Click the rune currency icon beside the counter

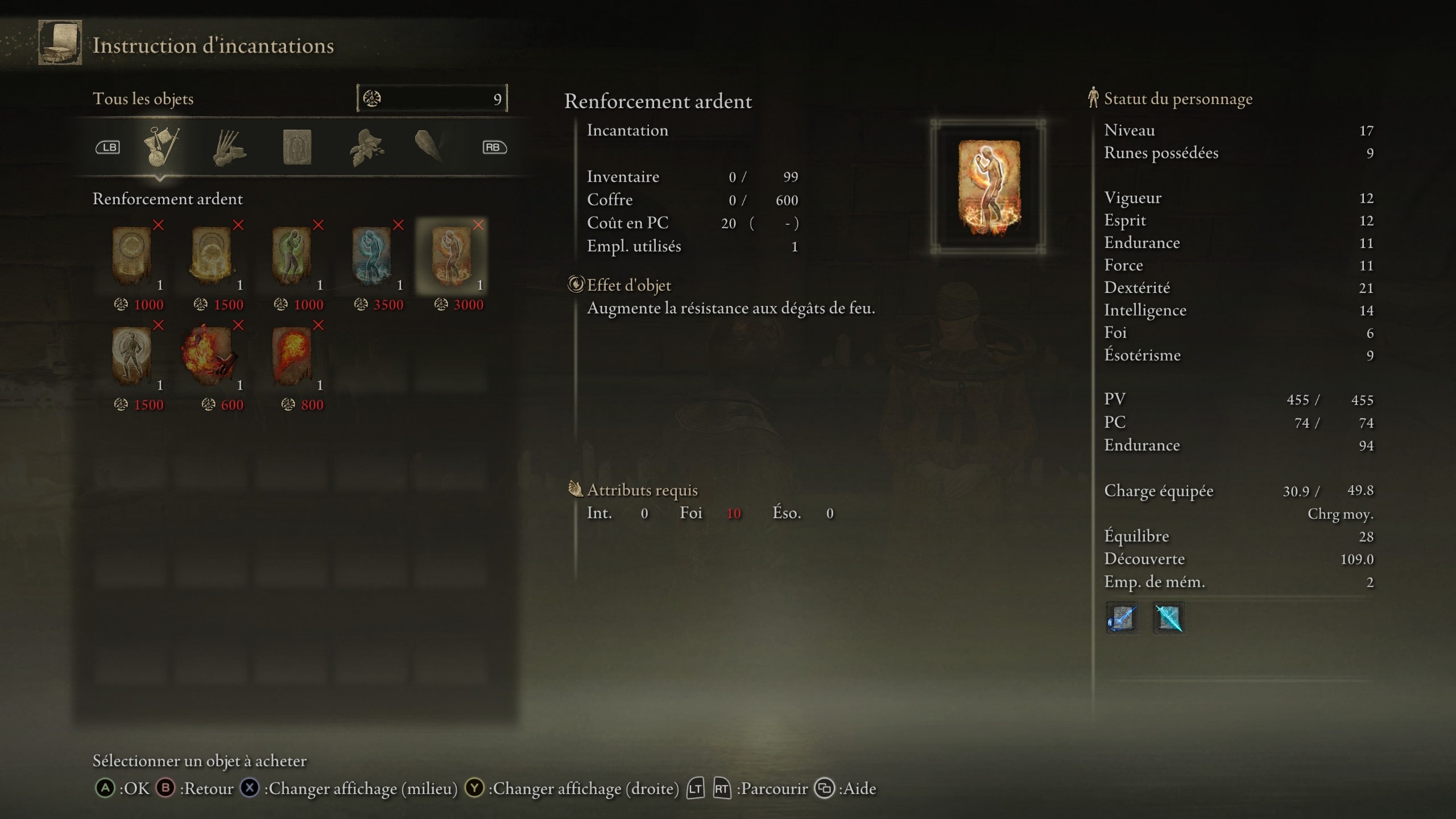(x=373, y=98)
